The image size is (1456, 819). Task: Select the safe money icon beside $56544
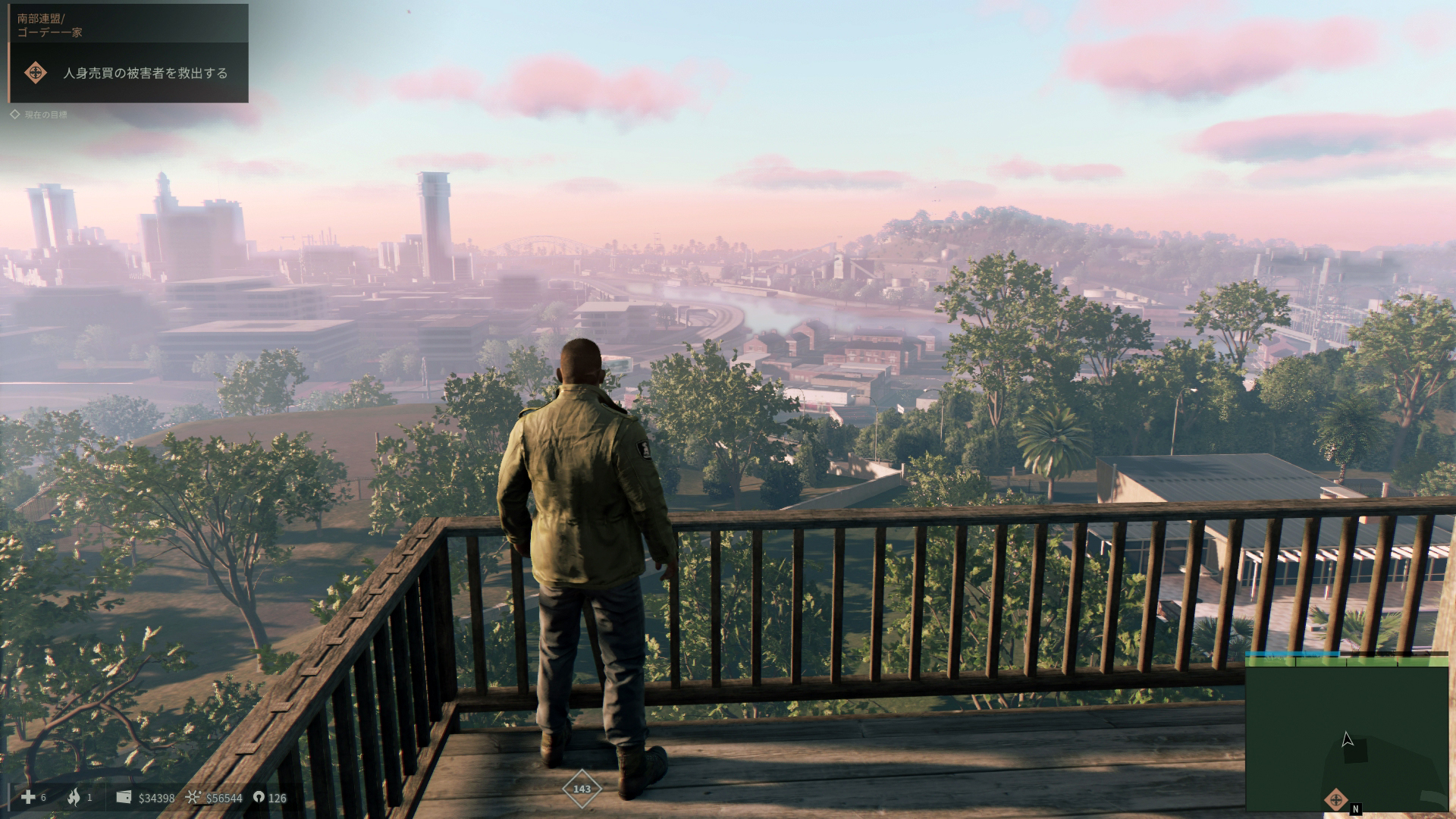[x=193, y=798]
